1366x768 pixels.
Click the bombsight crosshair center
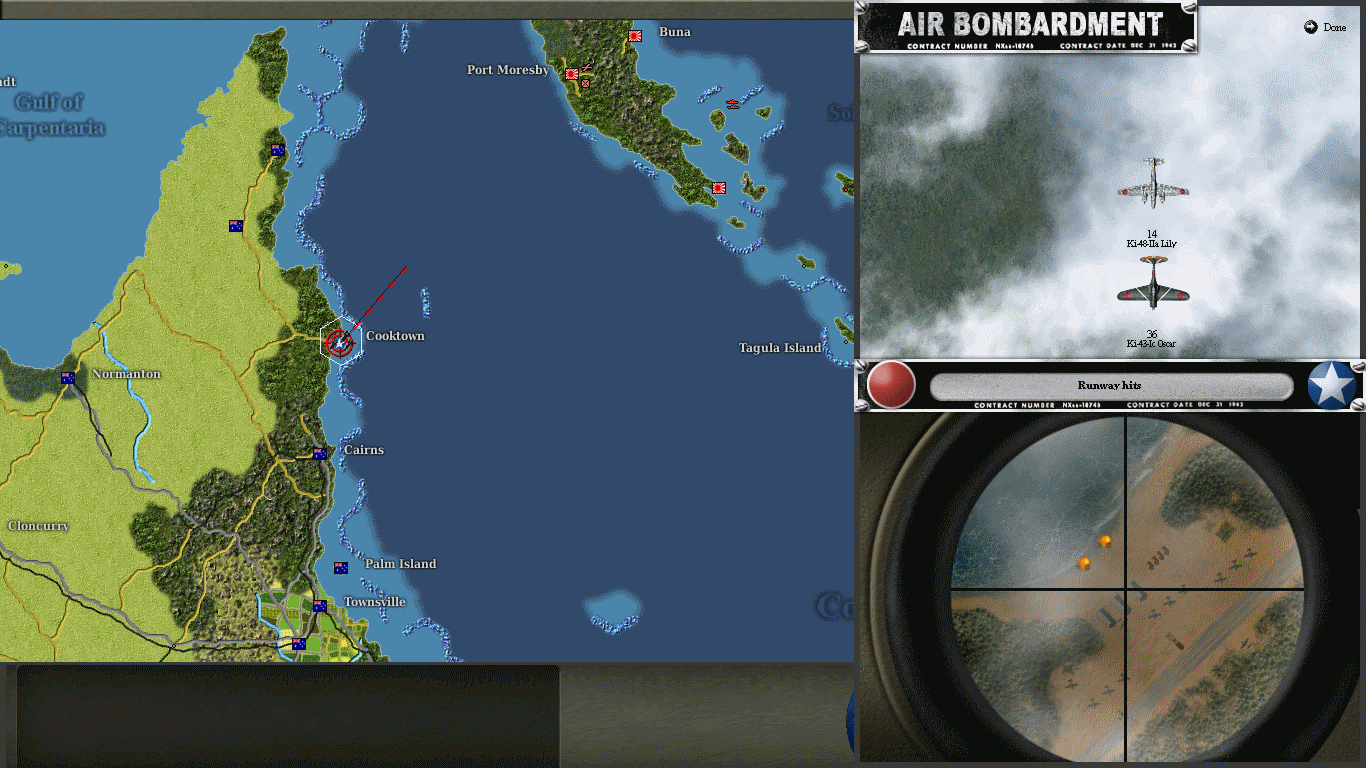pyautogui.click(x=1128, y=587)
